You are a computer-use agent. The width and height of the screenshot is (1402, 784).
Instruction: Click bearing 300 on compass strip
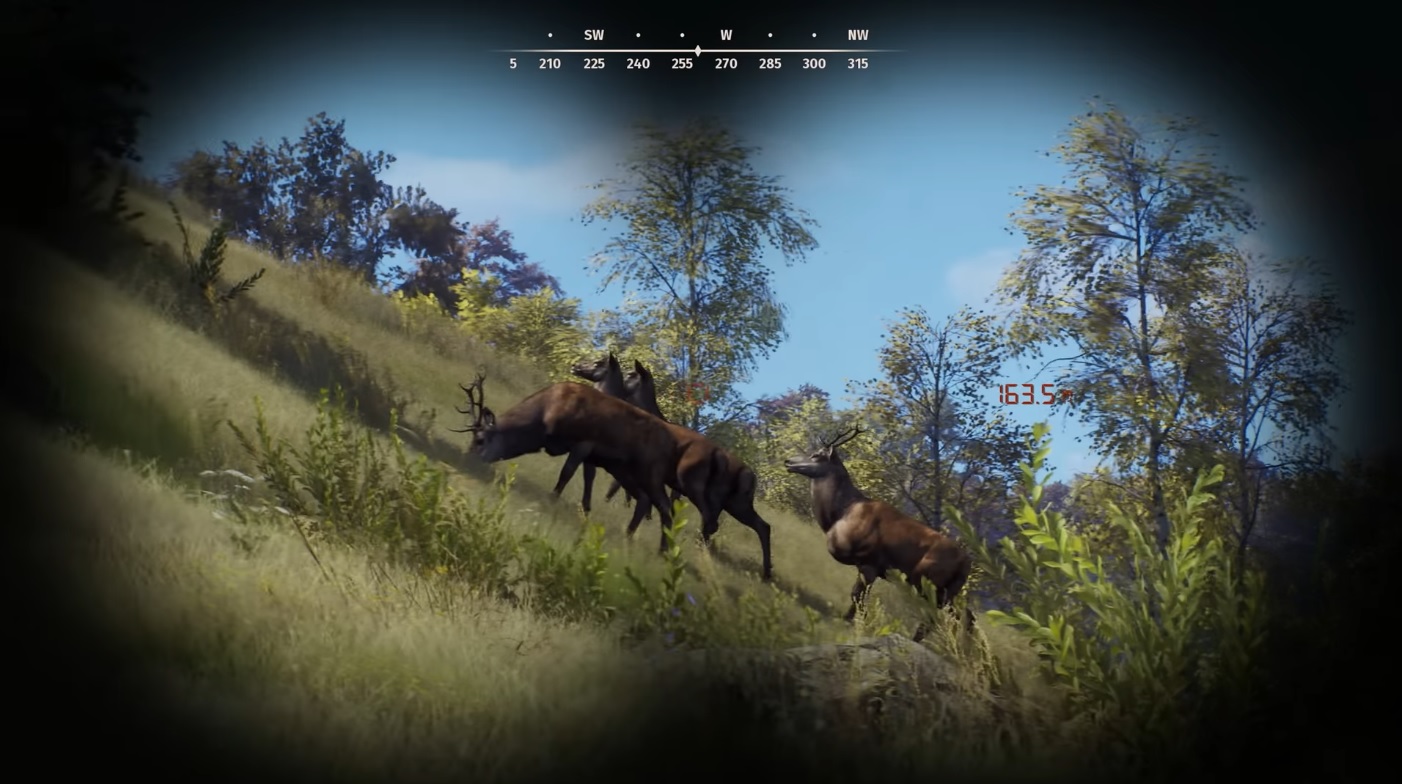tap(814, 63)
